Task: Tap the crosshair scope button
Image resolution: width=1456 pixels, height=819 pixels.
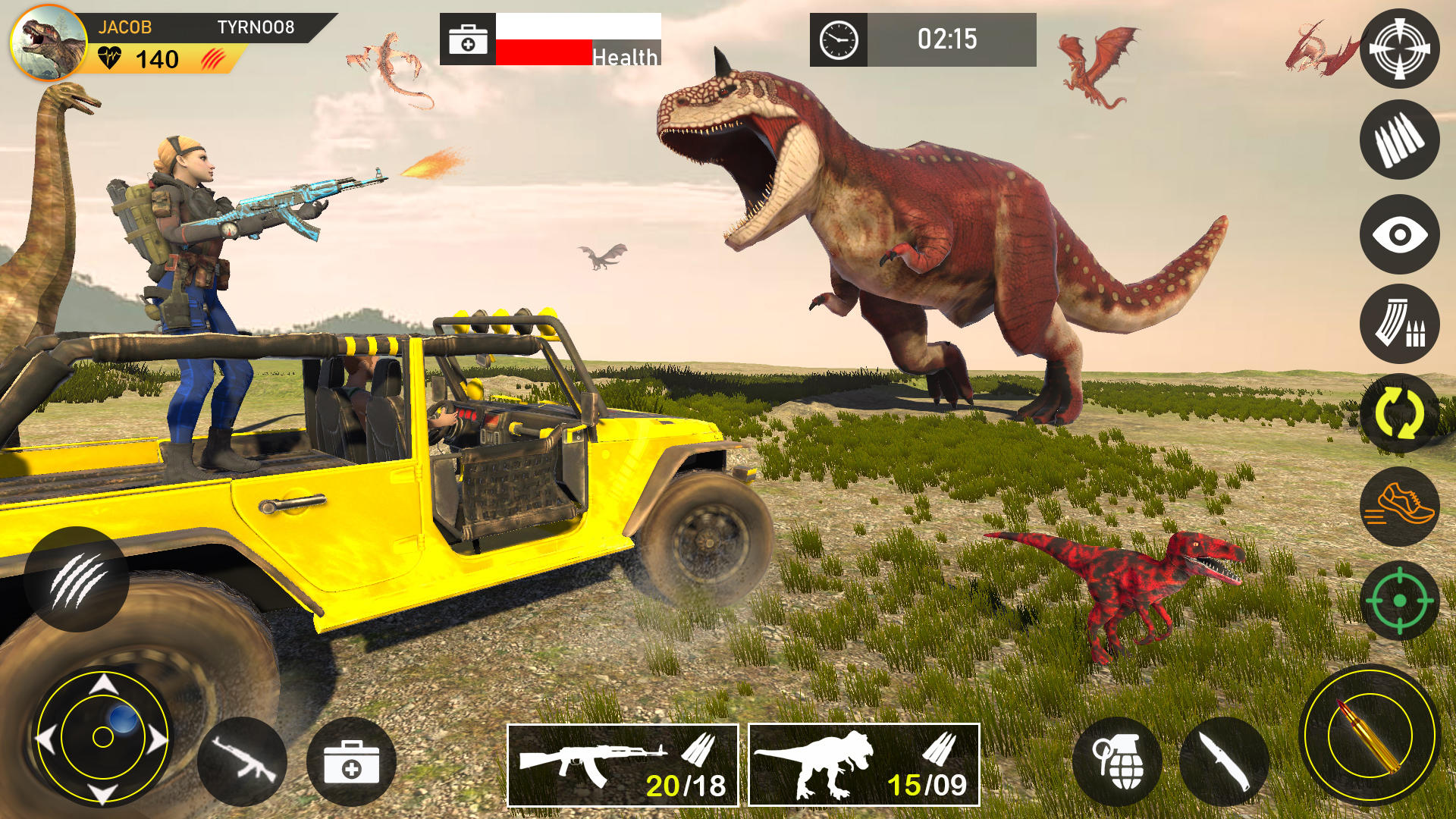Action: tap(1399, 49)
